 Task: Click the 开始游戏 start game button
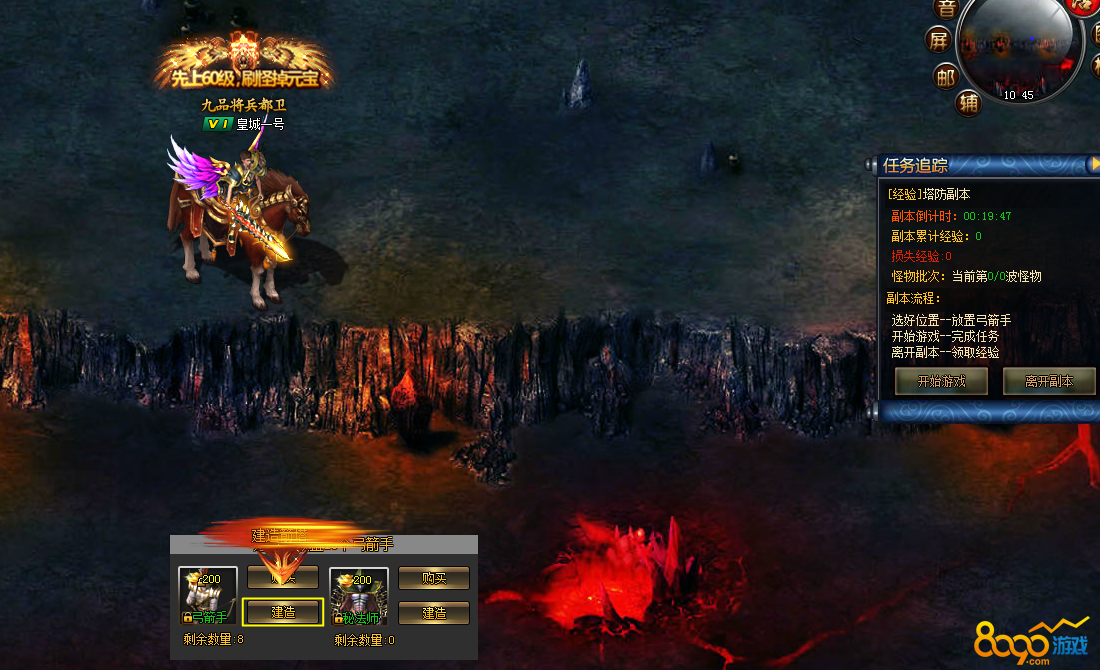(941, 381)
